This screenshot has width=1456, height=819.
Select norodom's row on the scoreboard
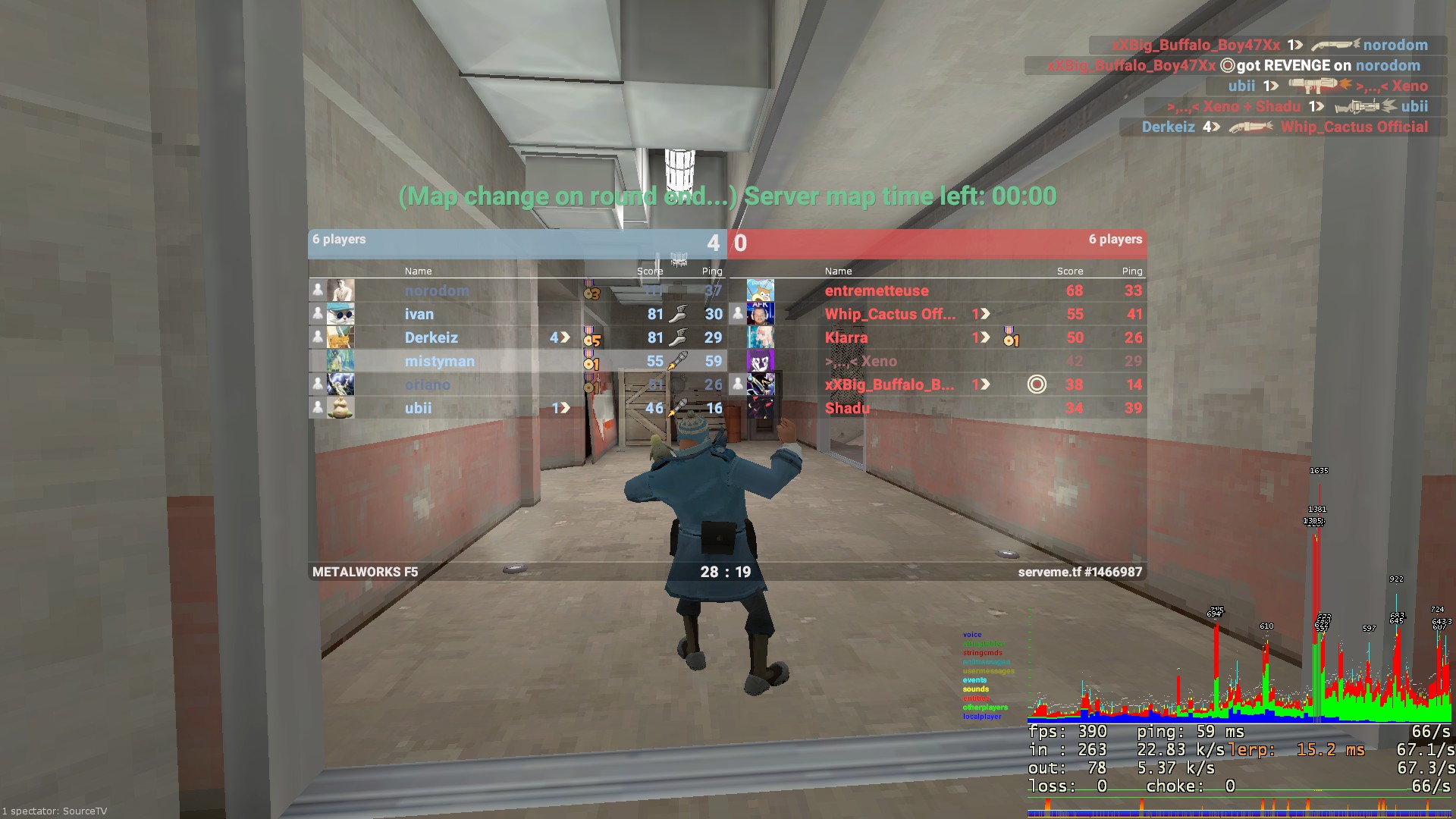pos(437,290)
